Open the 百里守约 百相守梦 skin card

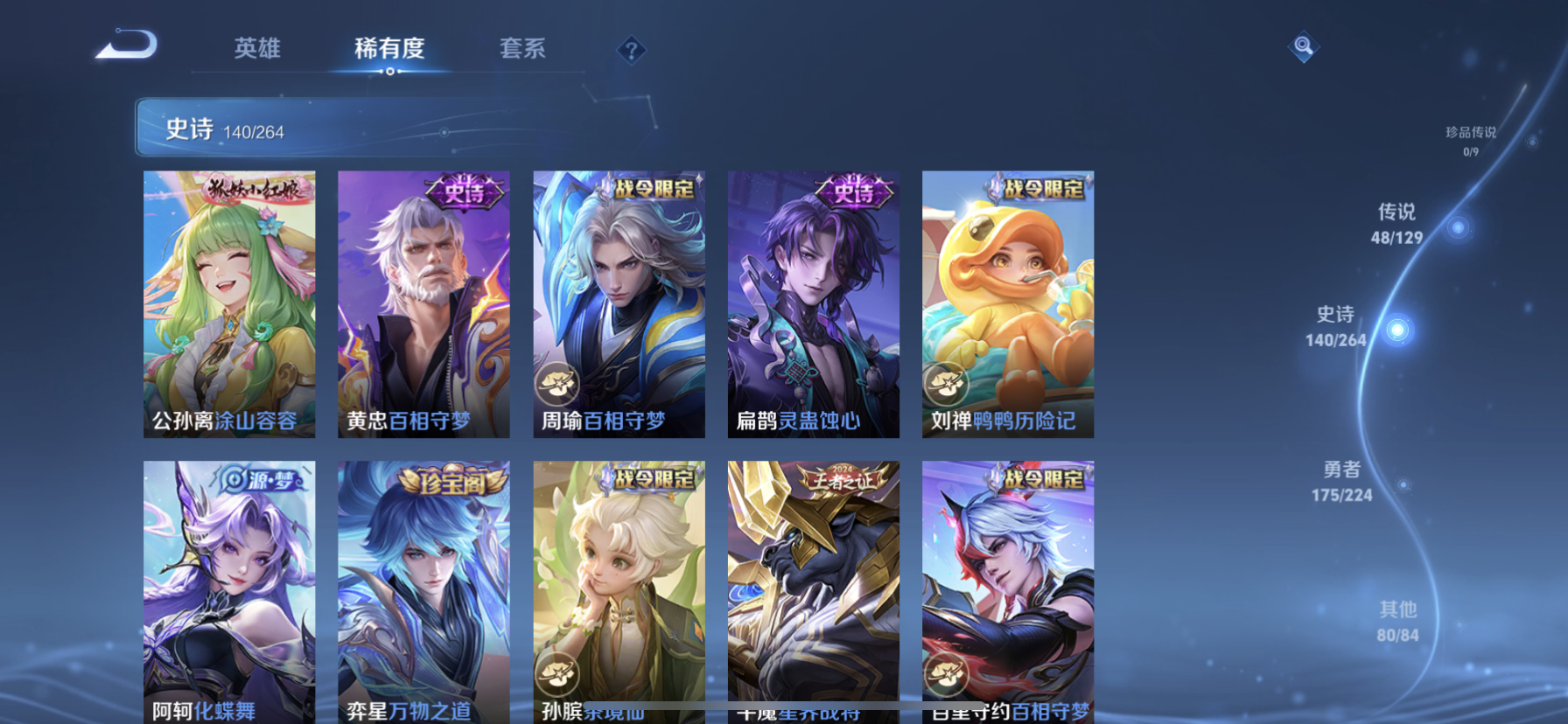click(1007, 590)
